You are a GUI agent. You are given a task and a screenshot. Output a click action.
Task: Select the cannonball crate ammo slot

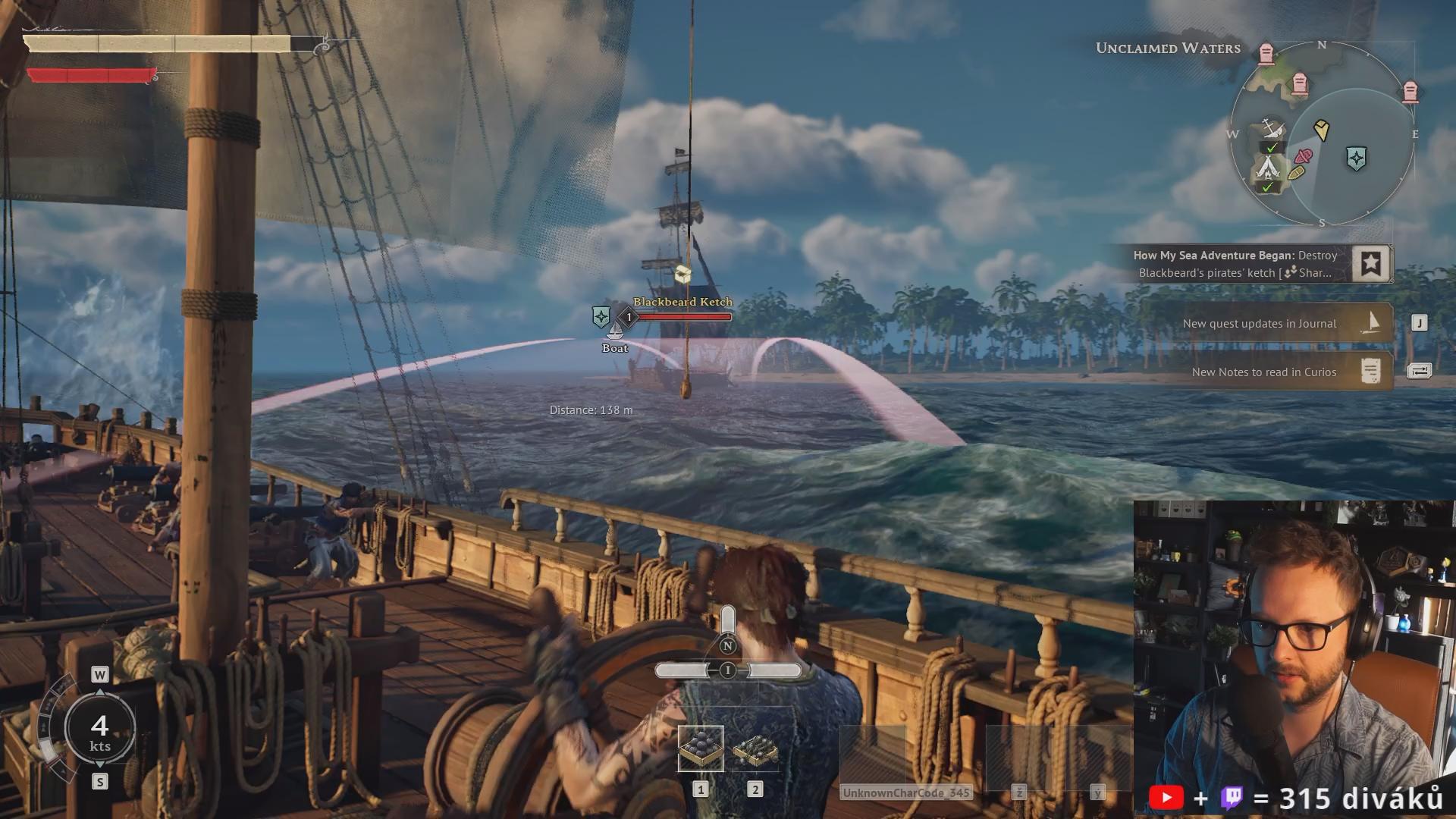(x=700, y=748)
